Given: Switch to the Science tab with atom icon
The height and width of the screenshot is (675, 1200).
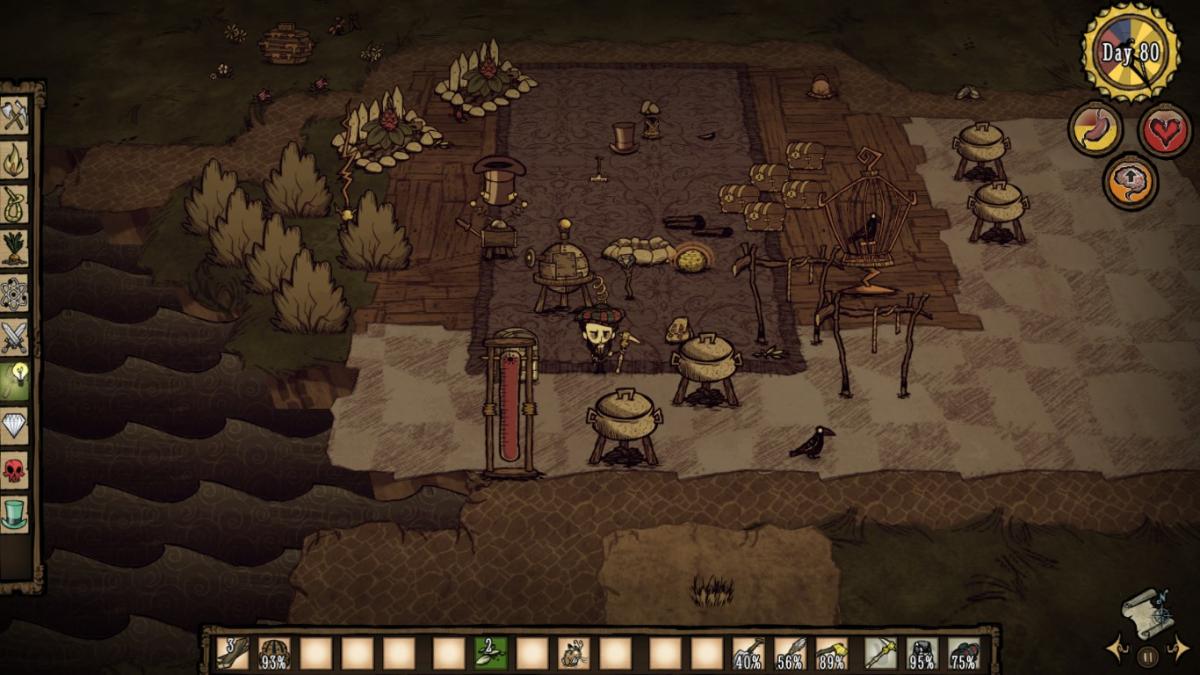Looking at the screenshot, I should click(x=15, y=293).
